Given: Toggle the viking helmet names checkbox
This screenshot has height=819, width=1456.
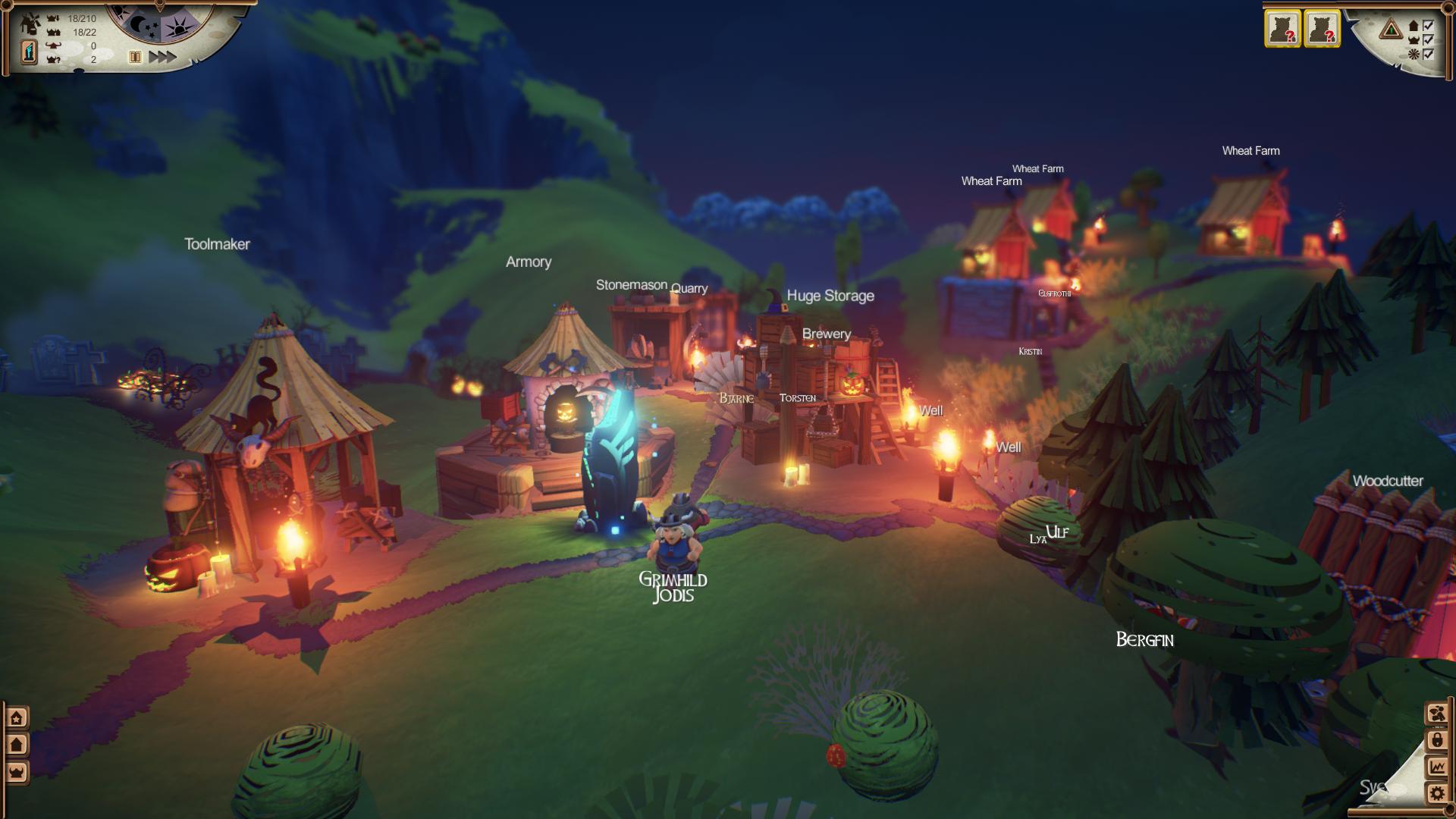Looking at the screenshot, I should (x=1429, y=39).
